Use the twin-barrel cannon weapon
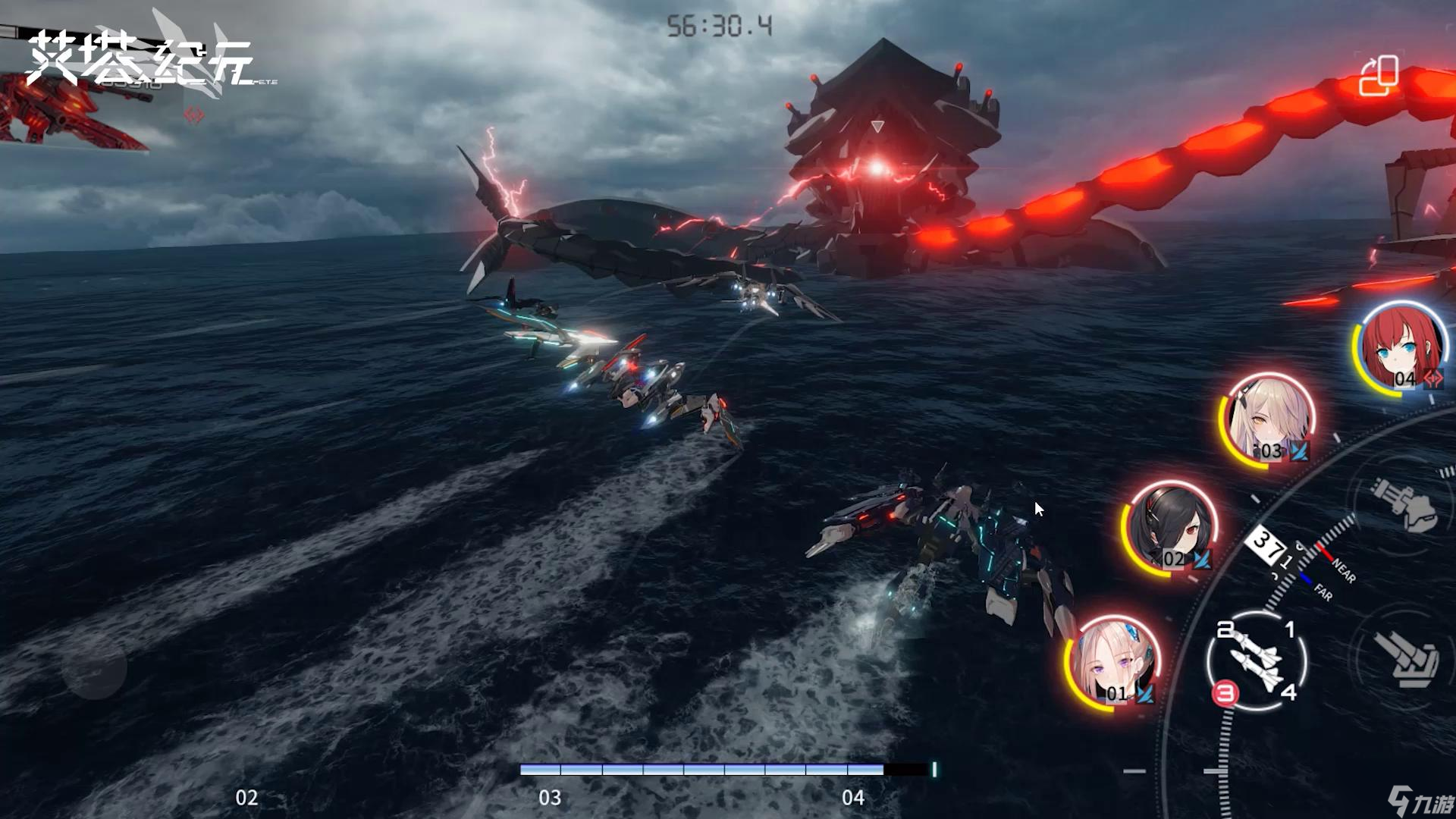The width and height of the screenshot is (1456, 819). (x=1409, y=657)
